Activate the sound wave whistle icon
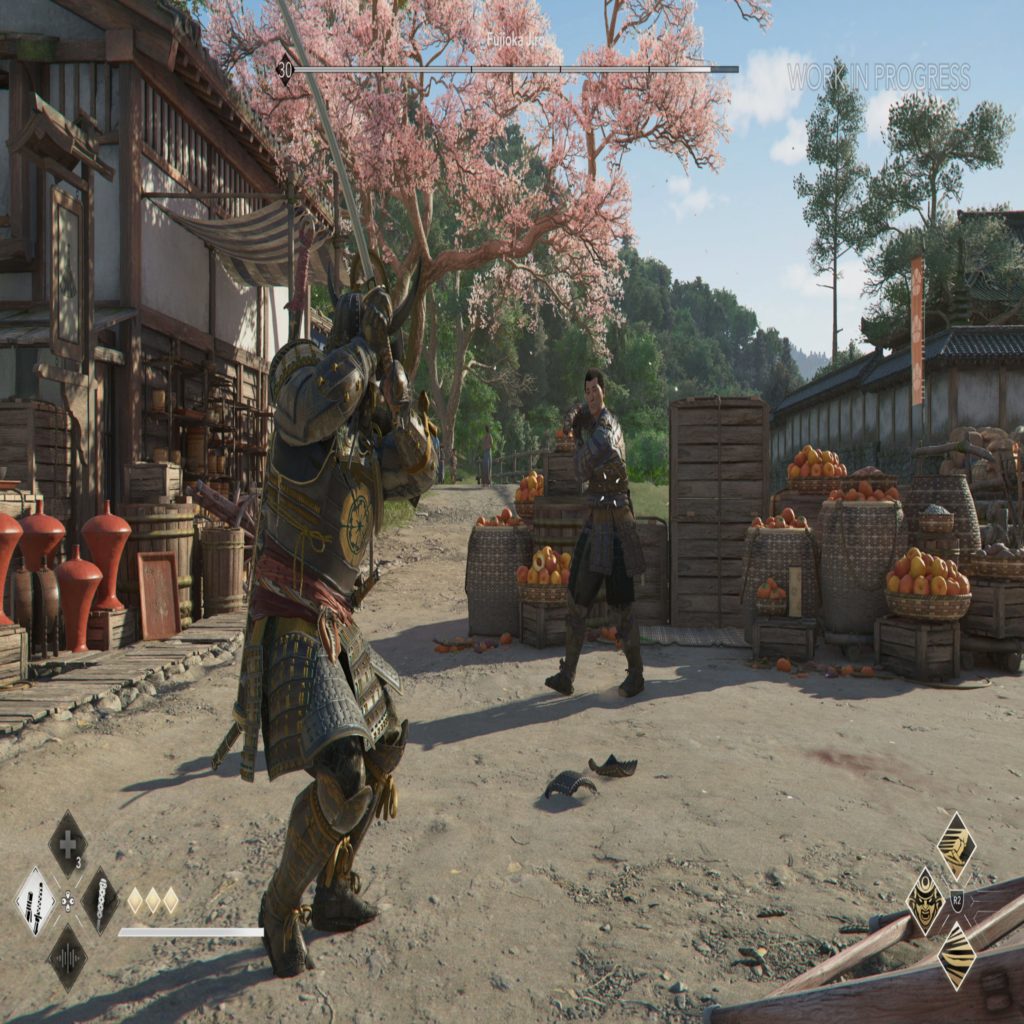This screenshot has height=1024, width=1024. coord(67,957)
